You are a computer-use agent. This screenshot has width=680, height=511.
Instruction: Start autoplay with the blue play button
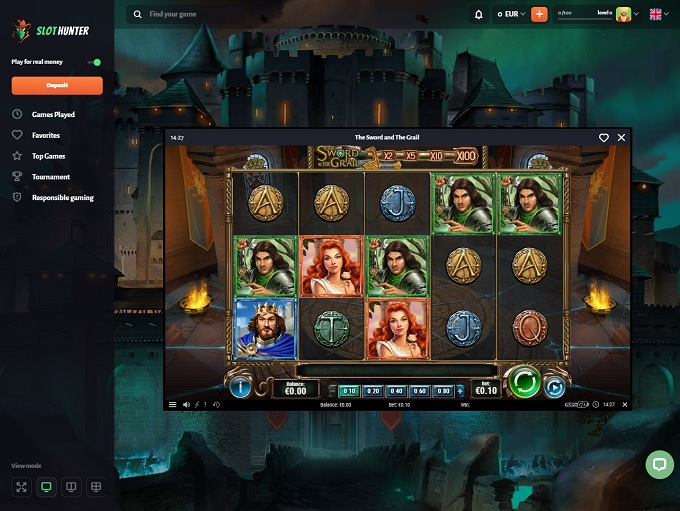point(554,386)
